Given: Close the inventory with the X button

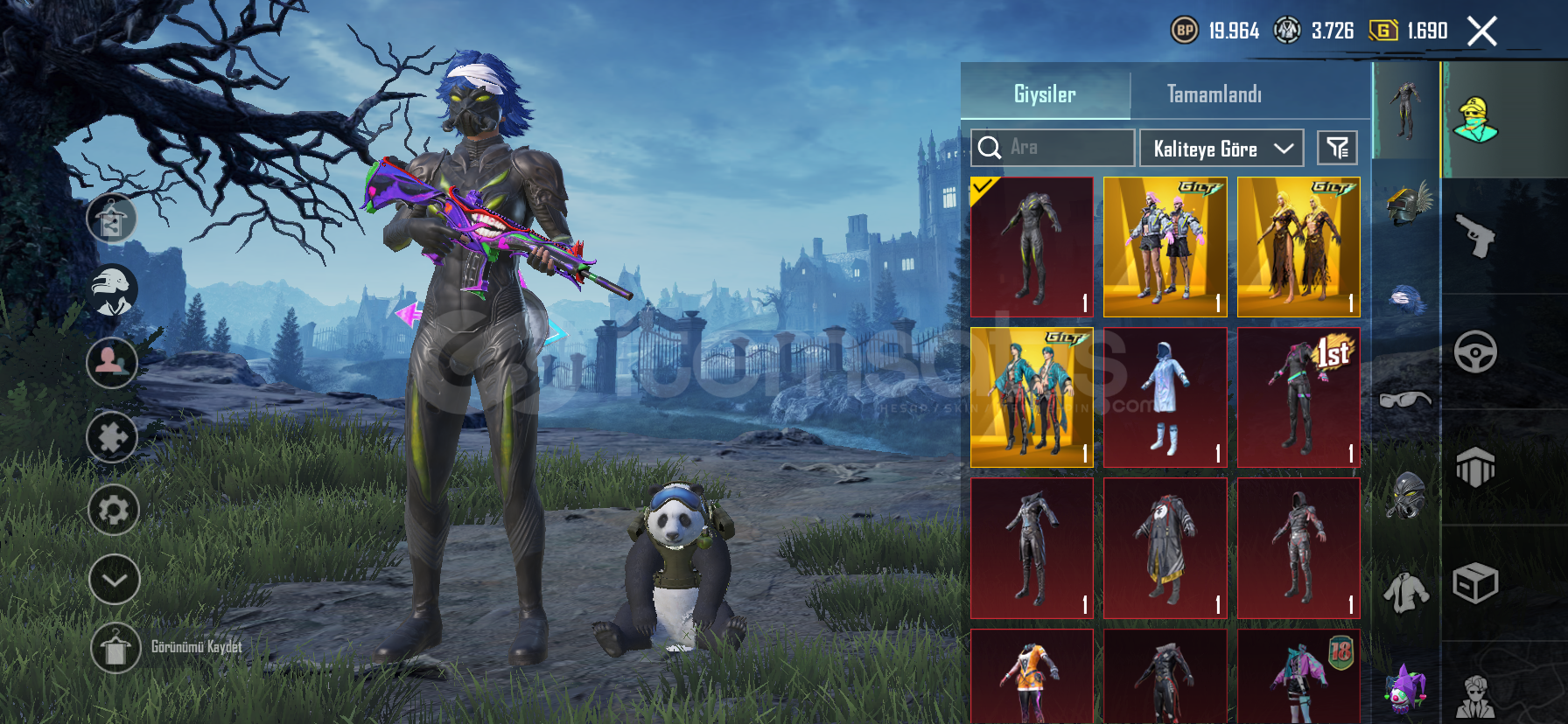Looking at the screenshot, I should [1481, 31].
